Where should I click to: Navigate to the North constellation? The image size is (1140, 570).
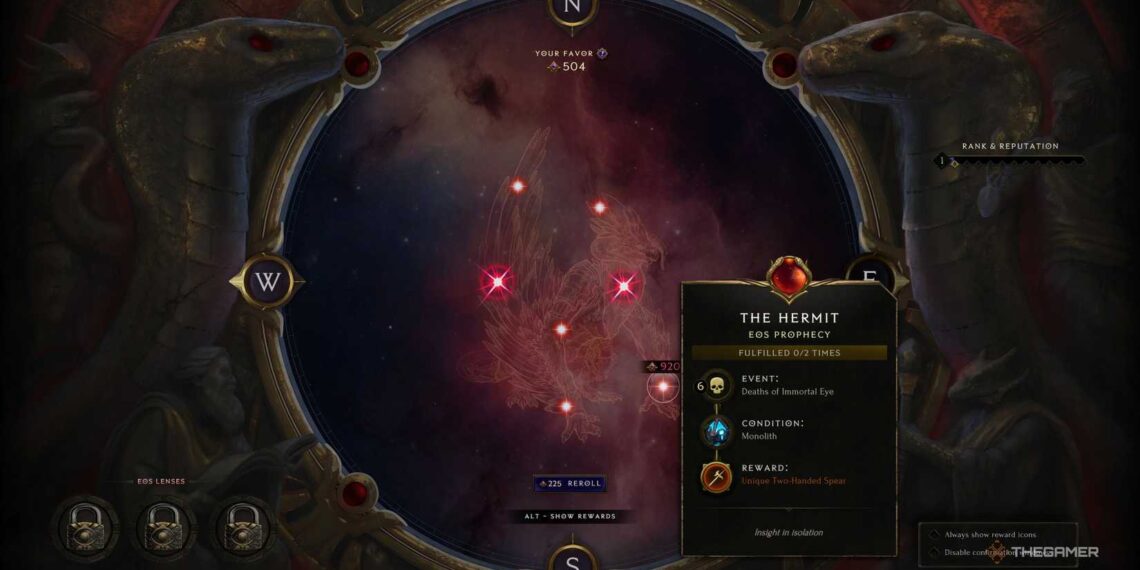pos(572,7)
